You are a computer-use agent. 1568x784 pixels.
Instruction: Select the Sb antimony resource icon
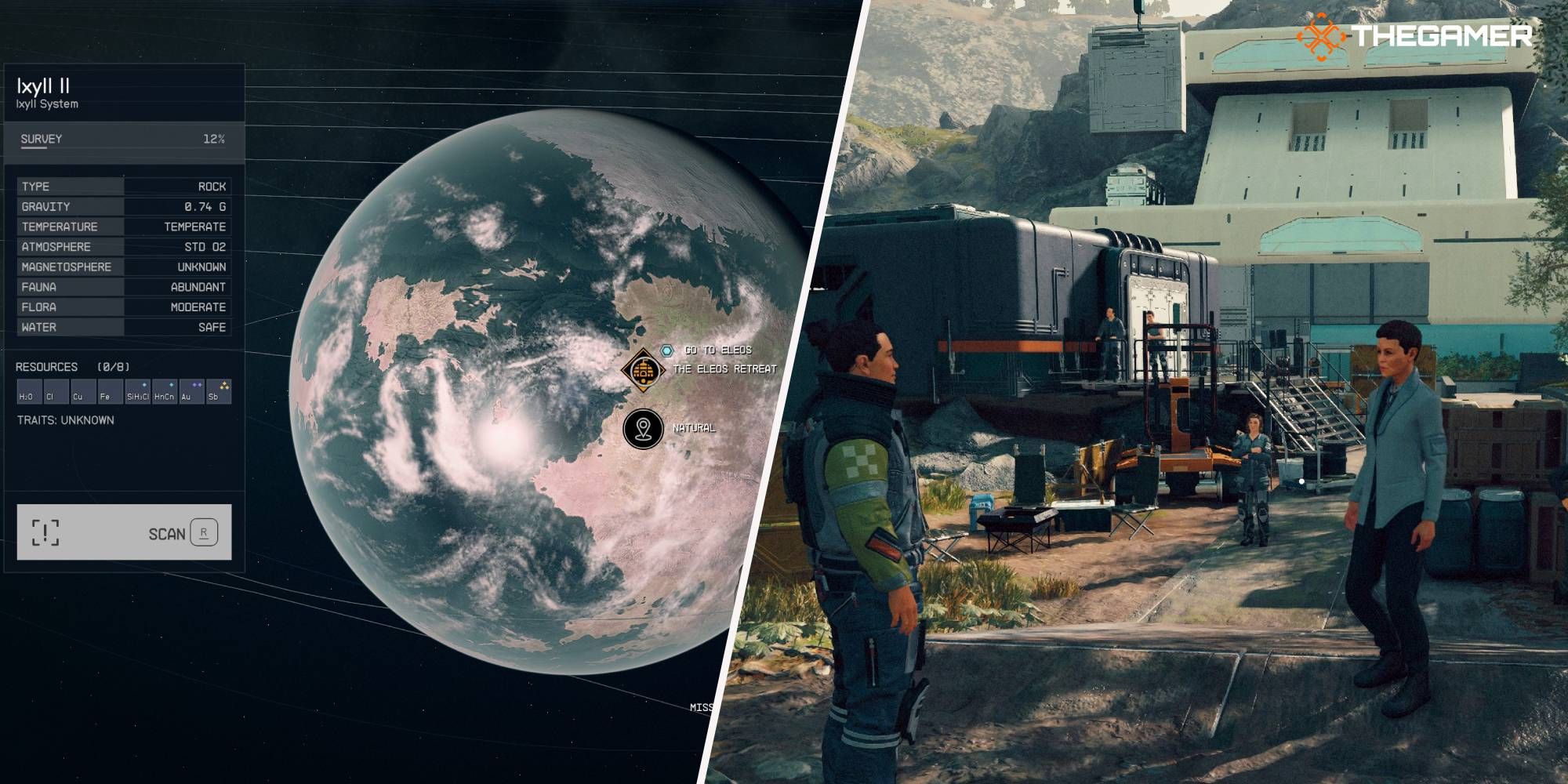[218, 391]
